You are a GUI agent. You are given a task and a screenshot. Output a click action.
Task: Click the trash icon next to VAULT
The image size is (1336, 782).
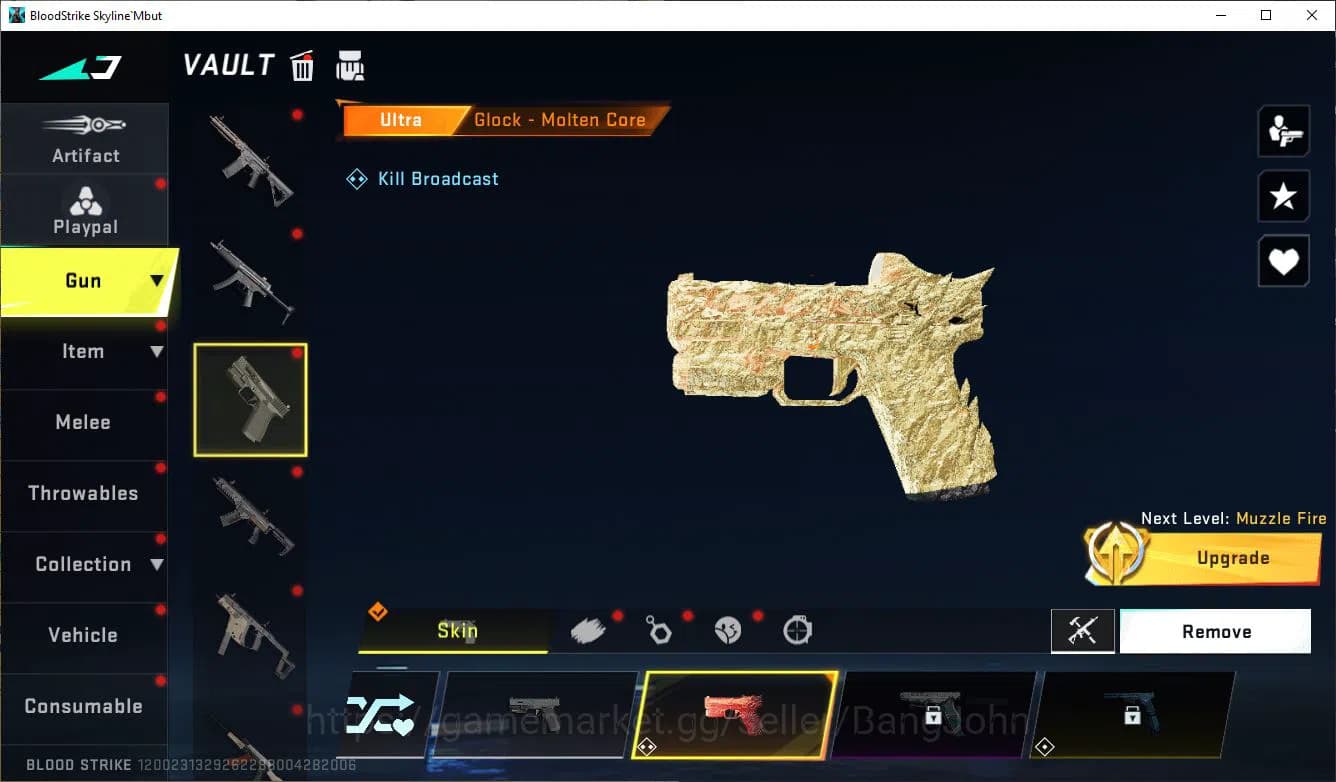pos(302,65)
